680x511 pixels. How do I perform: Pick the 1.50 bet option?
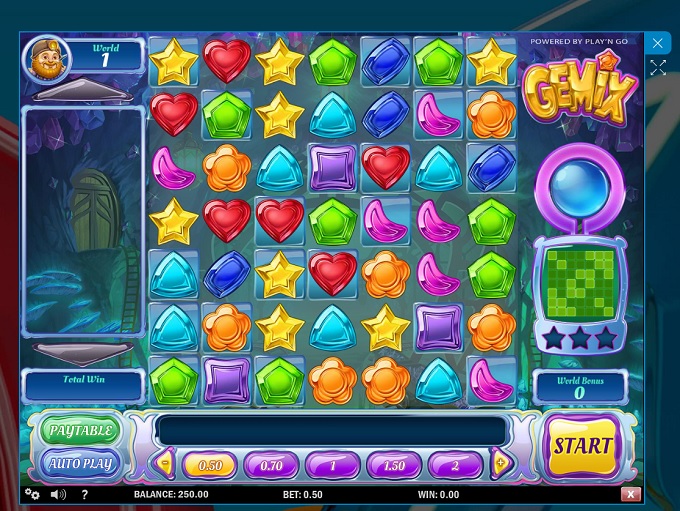[x=394, y=465]
